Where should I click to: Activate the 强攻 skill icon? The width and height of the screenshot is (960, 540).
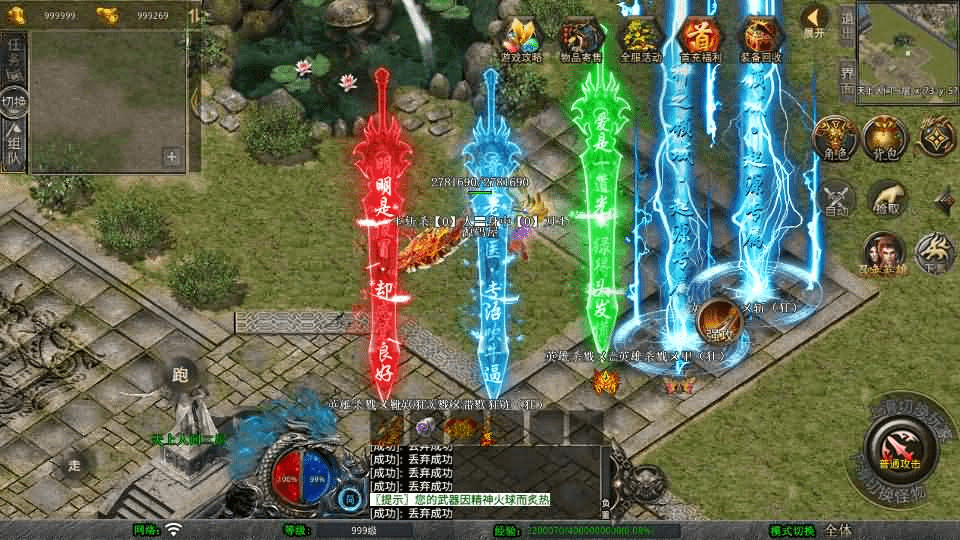pos(716,320)
